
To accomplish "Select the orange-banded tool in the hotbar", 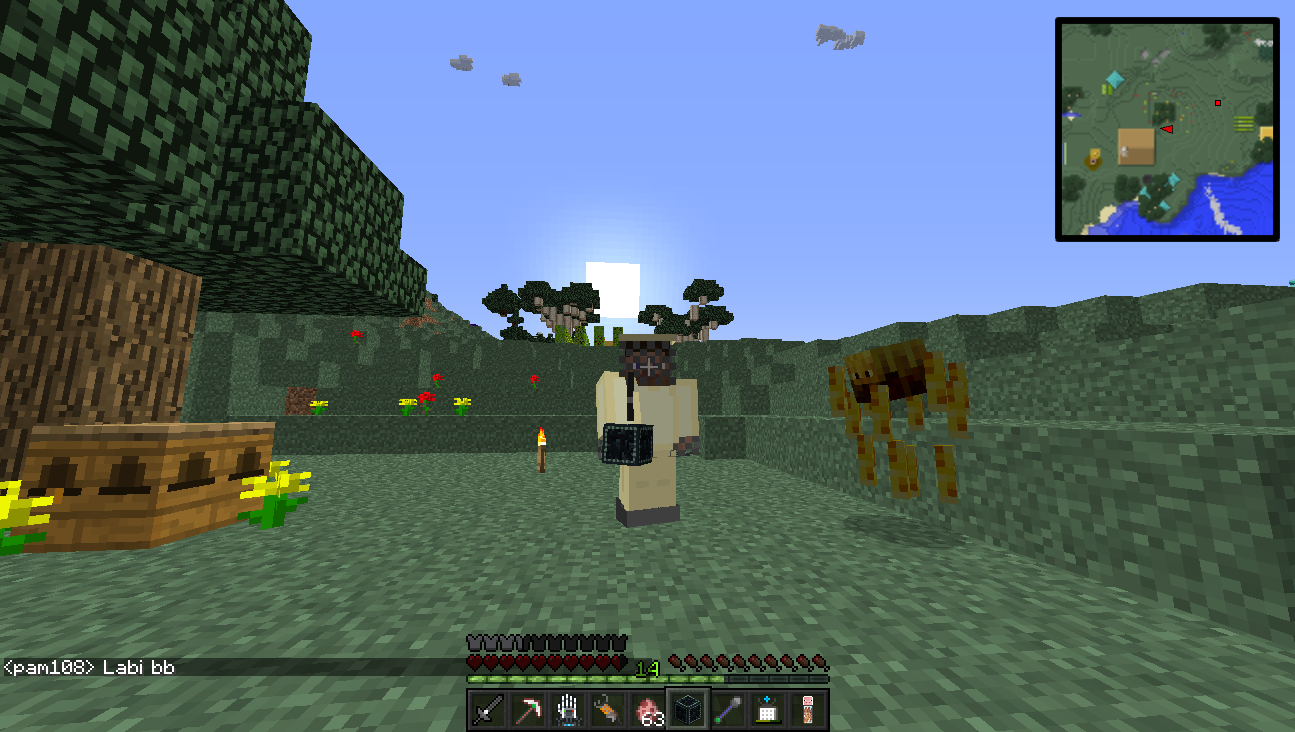I will click(608, 710).
